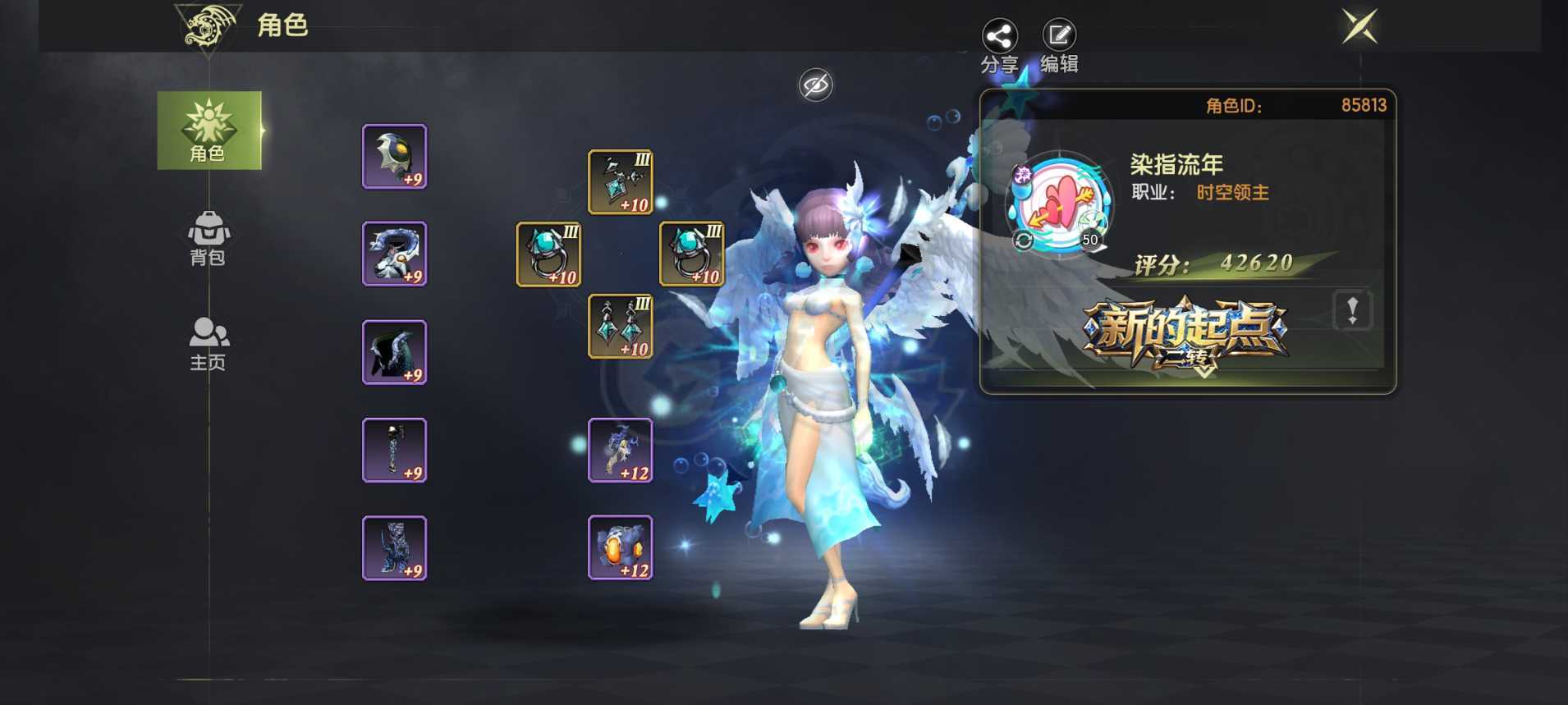Open the exclamation mark info button

click(1352, 310)
